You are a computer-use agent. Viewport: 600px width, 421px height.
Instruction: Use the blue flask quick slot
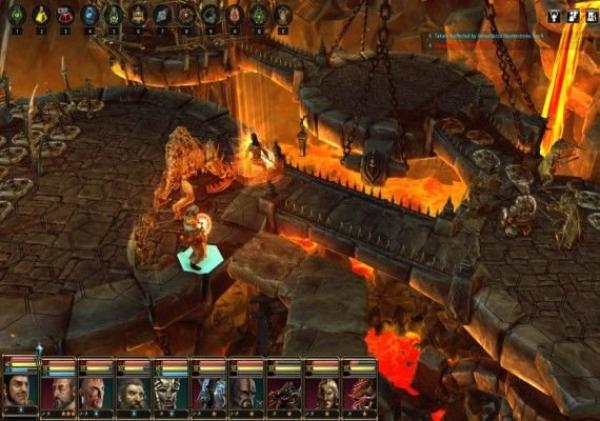[x=89, y=14]
